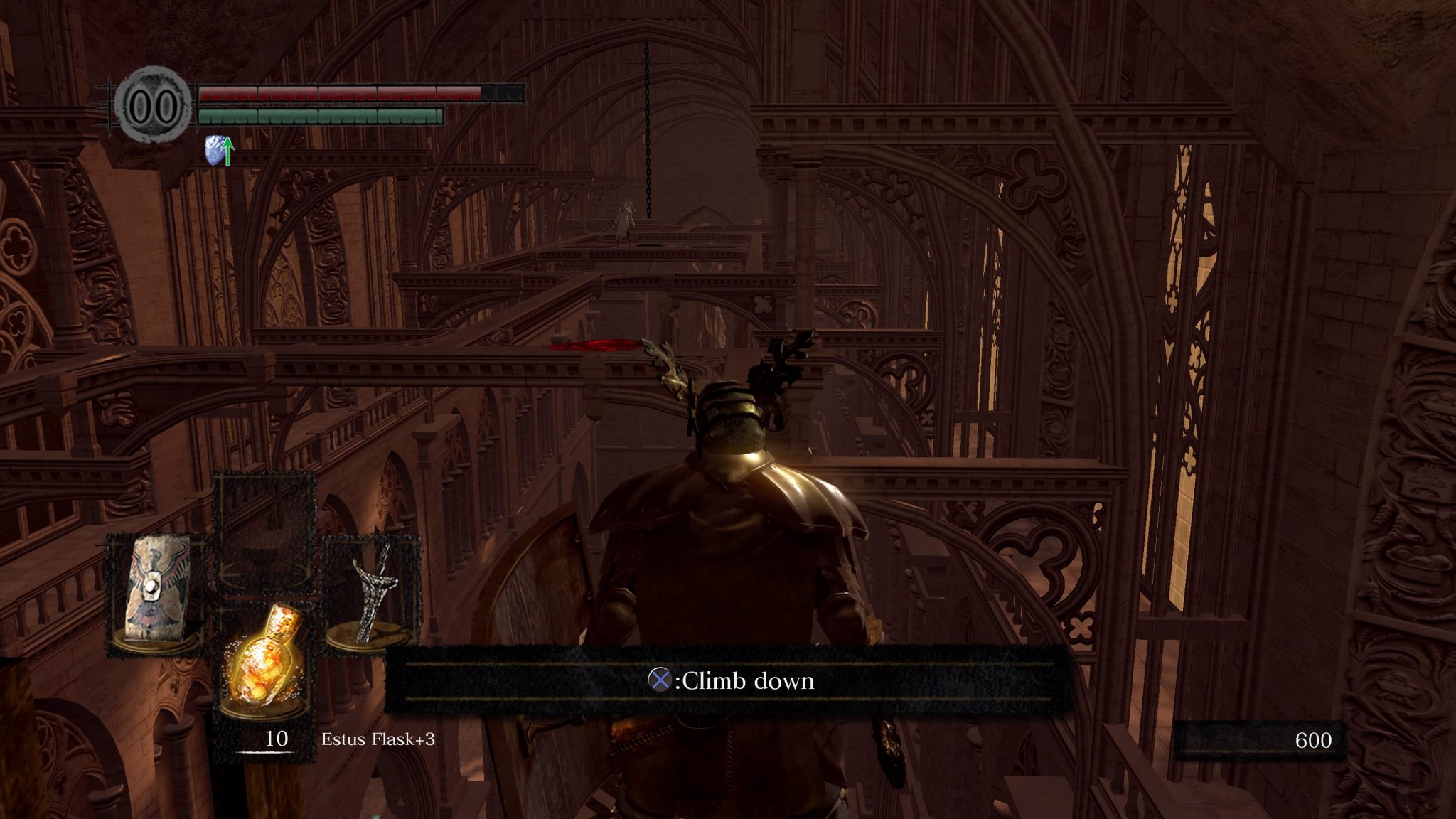Select the eagle shield left-hand slot
Image resolution: width=1456 pixels, height=819 pixels.
tap(156, 592)
